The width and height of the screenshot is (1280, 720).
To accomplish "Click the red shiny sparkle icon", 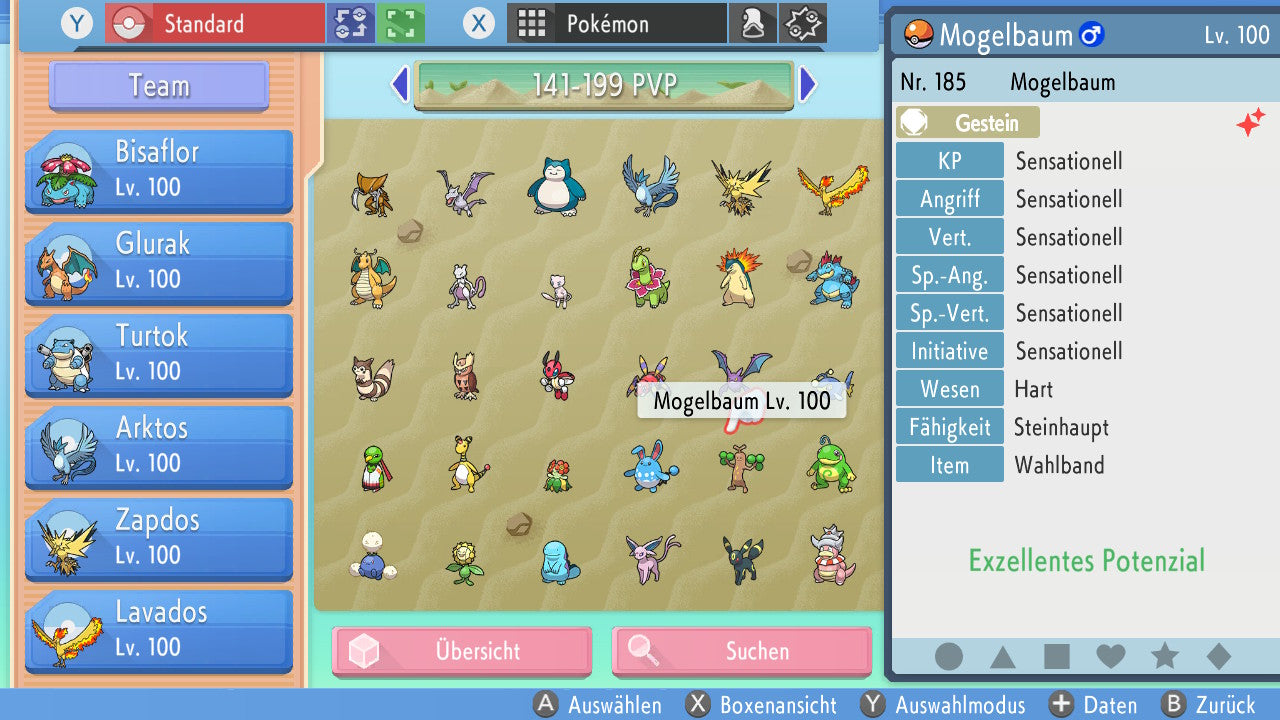I will coord(1251,122).
